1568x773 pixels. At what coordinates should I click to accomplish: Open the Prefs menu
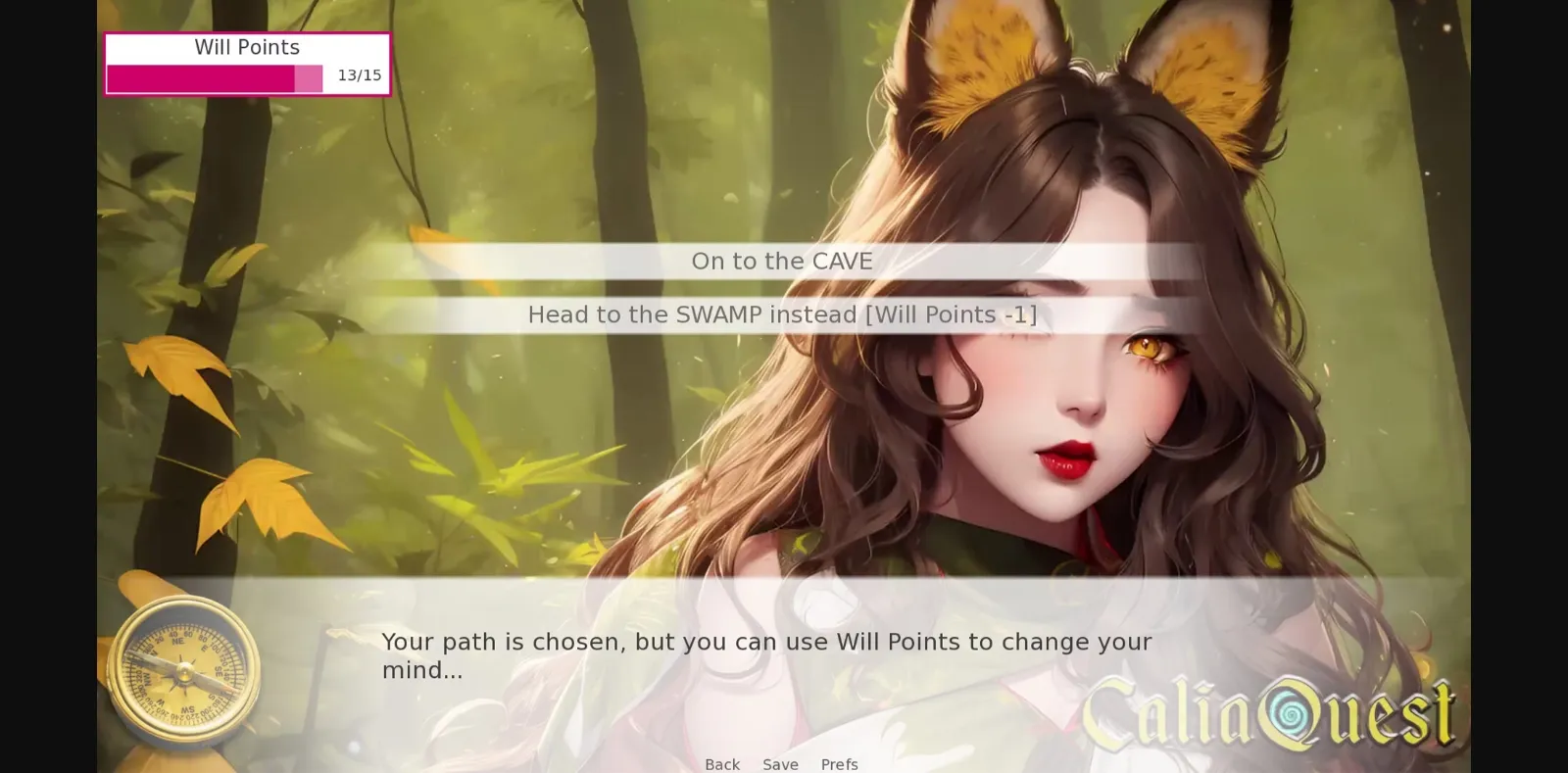point(839,764)
